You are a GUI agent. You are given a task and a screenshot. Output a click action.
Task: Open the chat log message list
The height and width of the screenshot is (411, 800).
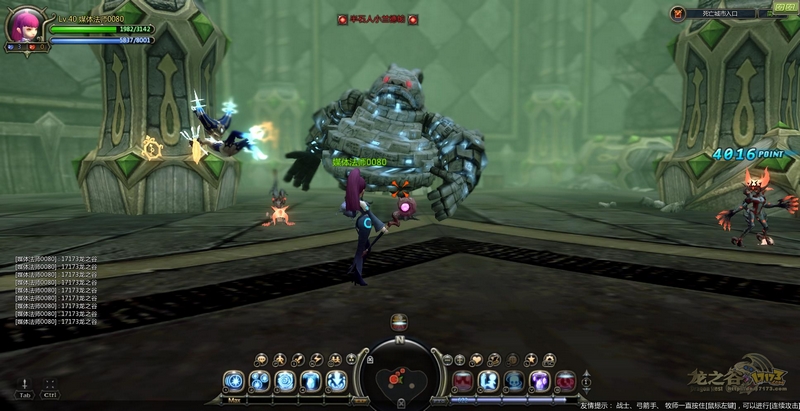point(56,290)
